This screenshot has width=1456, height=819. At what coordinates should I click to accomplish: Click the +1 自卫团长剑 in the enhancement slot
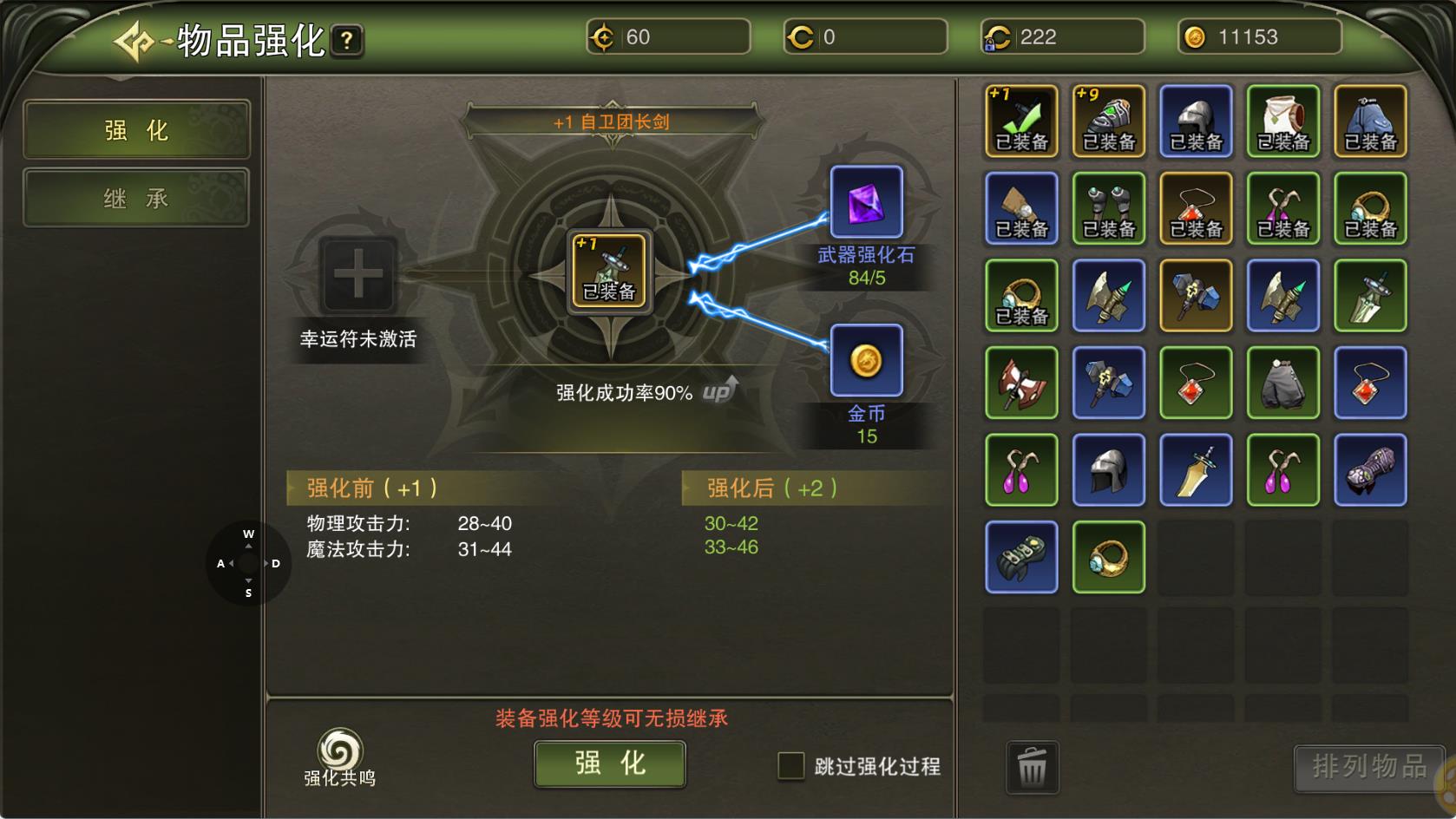610,272
